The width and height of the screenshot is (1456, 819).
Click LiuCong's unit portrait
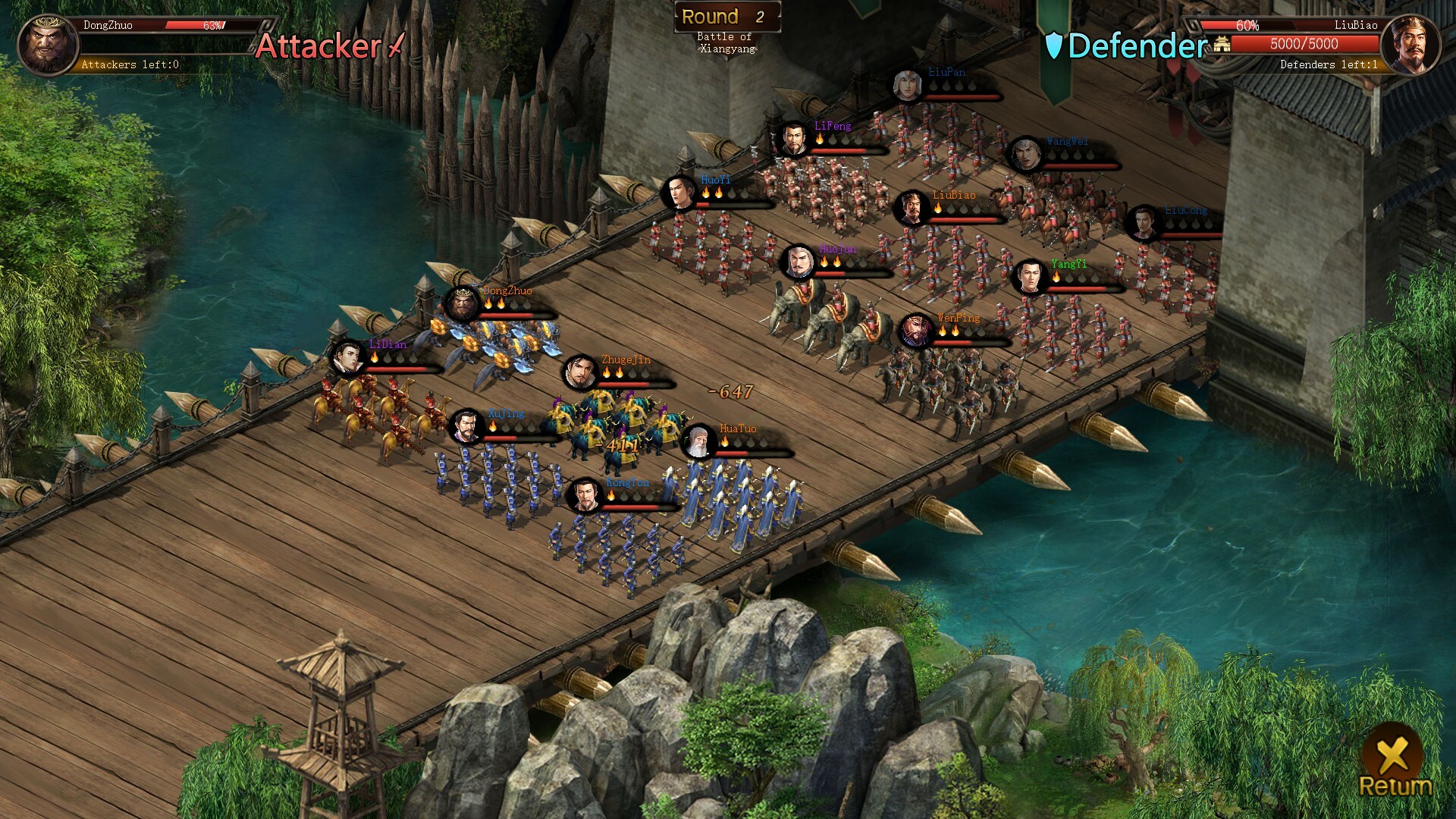click(1141, 224)
